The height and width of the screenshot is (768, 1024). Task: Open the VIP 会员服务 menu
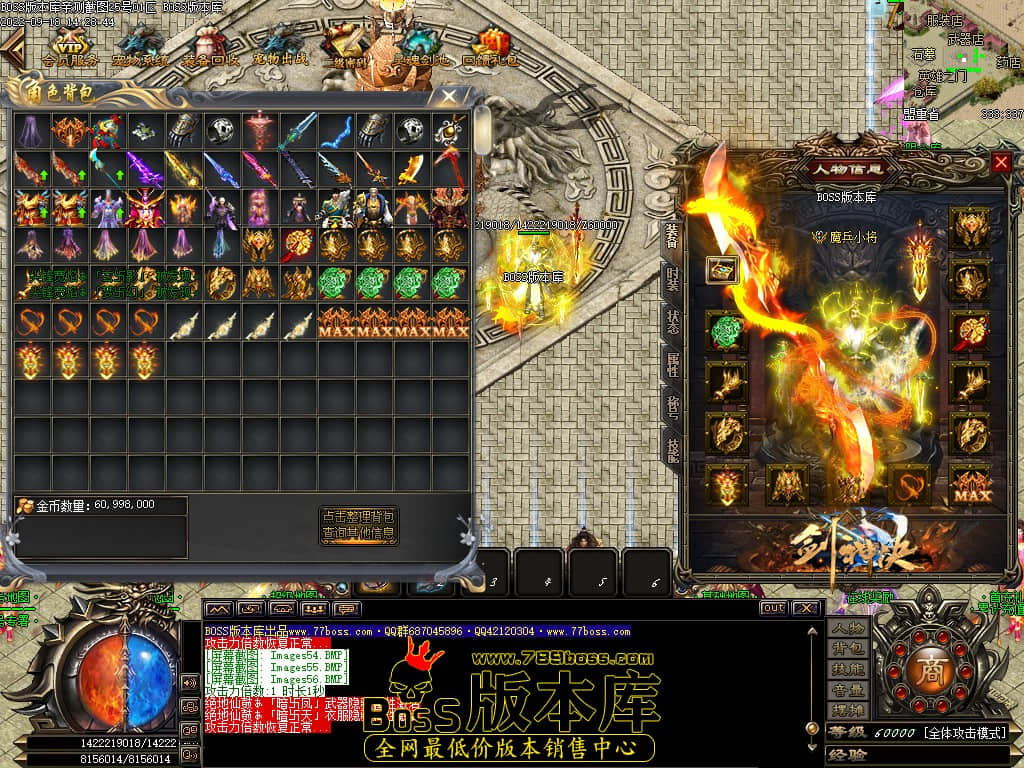click(x=70, y=48)
